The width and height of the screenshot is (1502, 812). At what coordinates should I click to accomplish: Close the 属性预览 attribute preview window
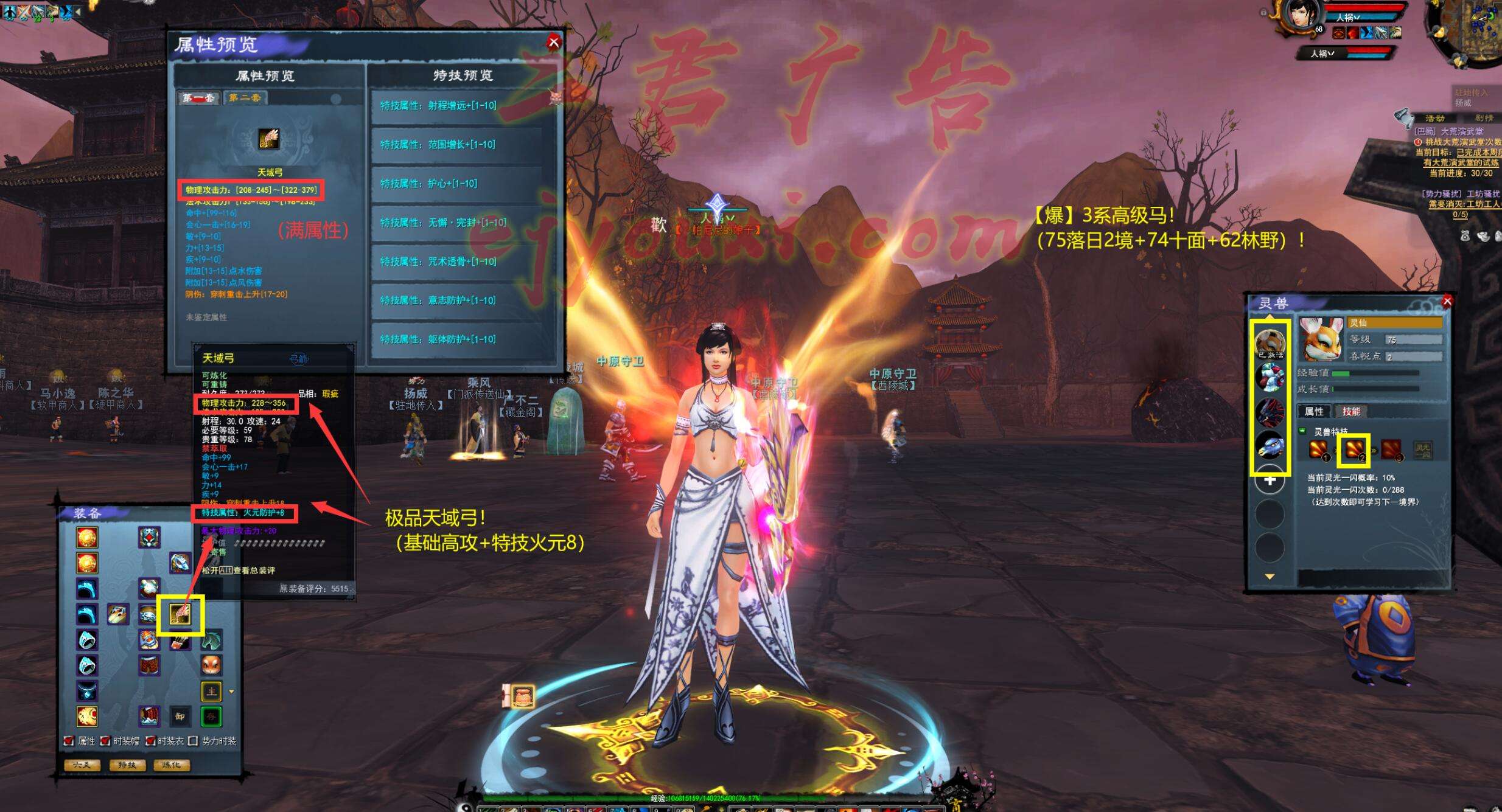[x=553, y=42]
